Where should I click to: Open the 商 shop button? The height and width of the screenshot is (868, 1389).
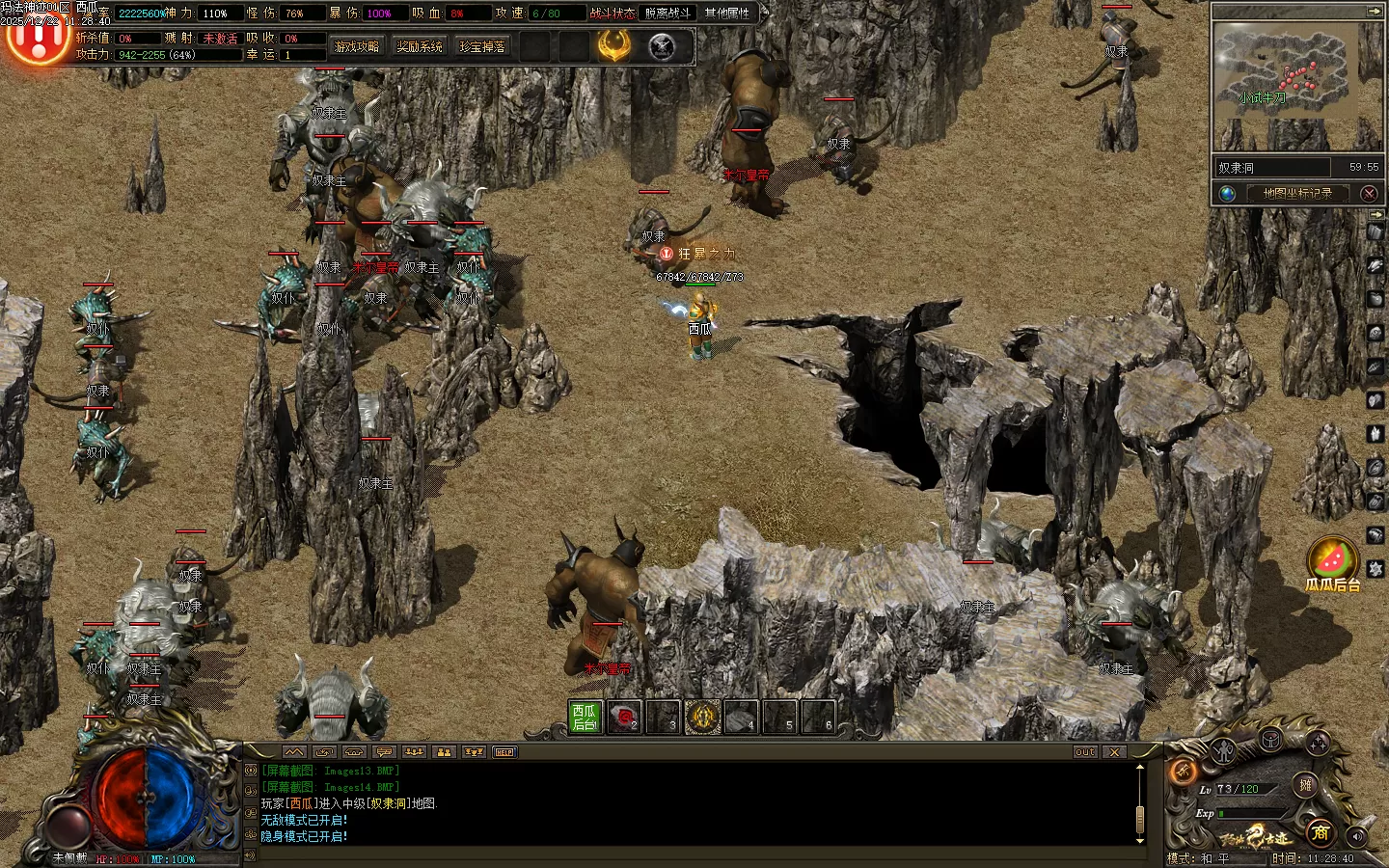pyautogui.click(x=1320, y=831)
